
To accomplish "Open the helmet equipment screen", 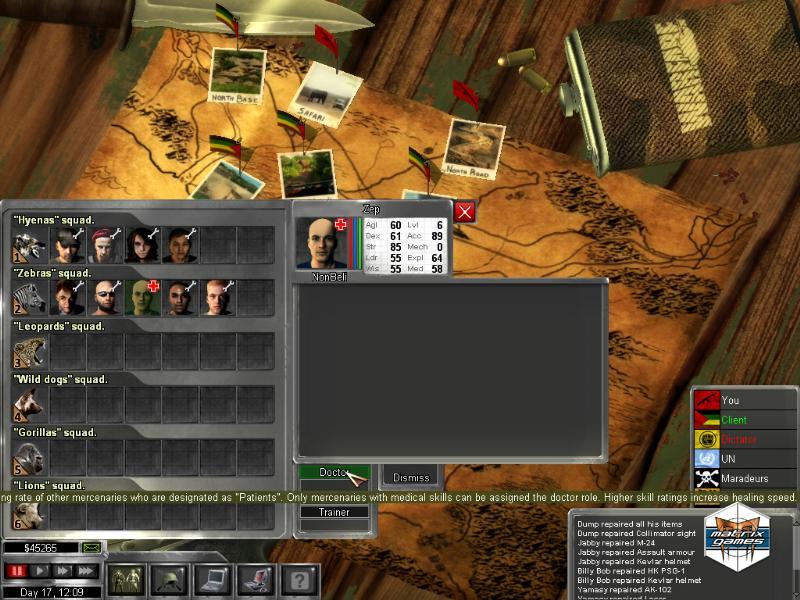I will click(169, 578).
